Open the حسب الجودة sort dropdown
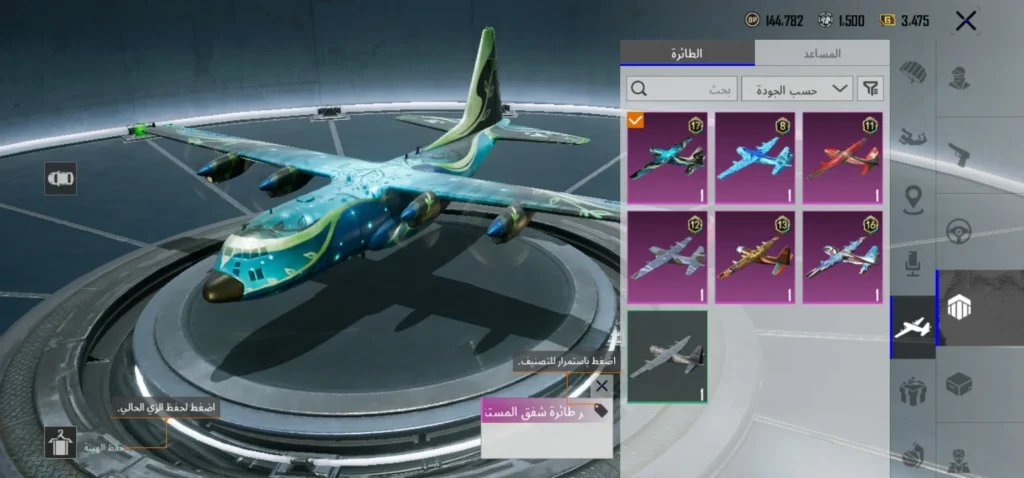Image resolution: width=1024 pixels, height=478 pixels. coord(797,89)
